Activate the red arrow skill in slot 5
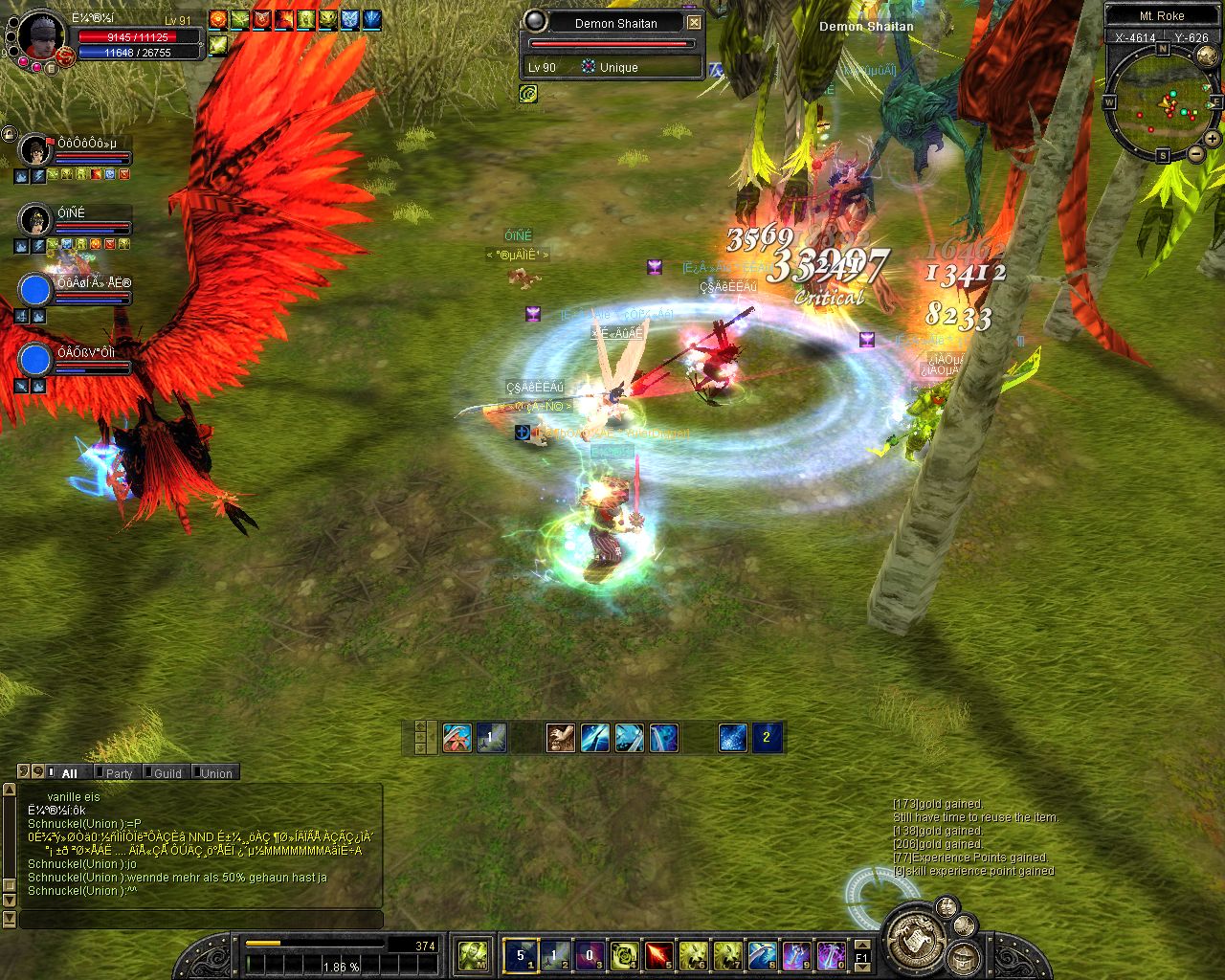This screenshot has height=980, width=1225. [x=658, y=954]
